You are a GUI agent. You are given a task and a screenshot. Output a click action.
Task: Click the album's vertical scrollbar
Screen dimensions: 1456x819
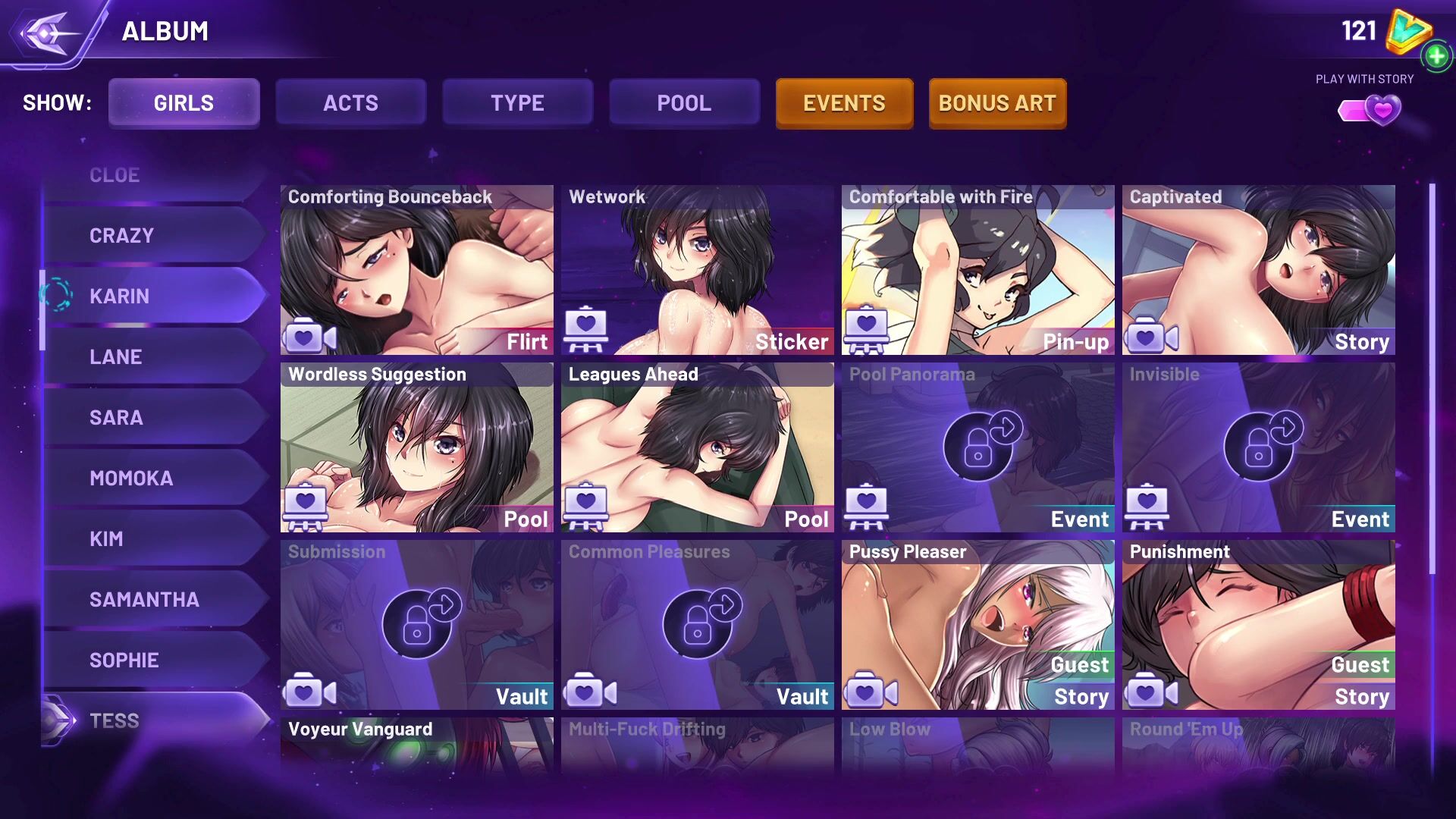point(1432,379)
